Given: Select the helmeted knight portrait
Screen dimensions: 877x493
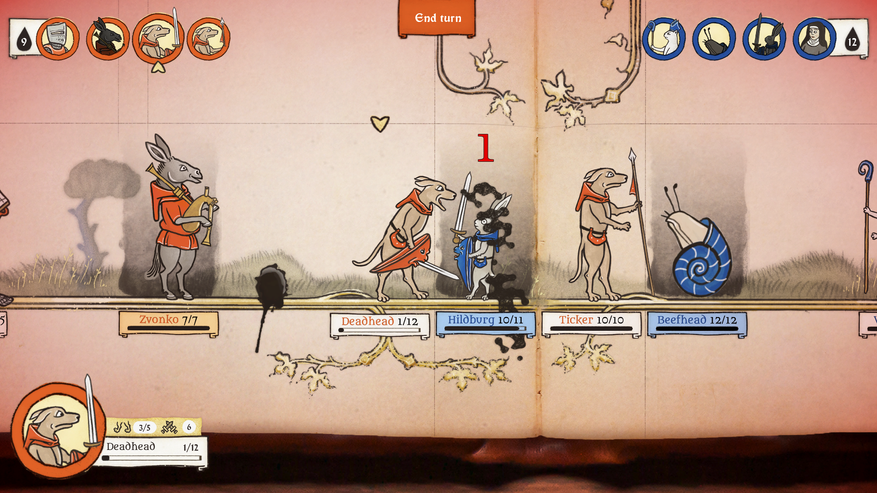Looking at the screenshot, I should coord(57,39).
